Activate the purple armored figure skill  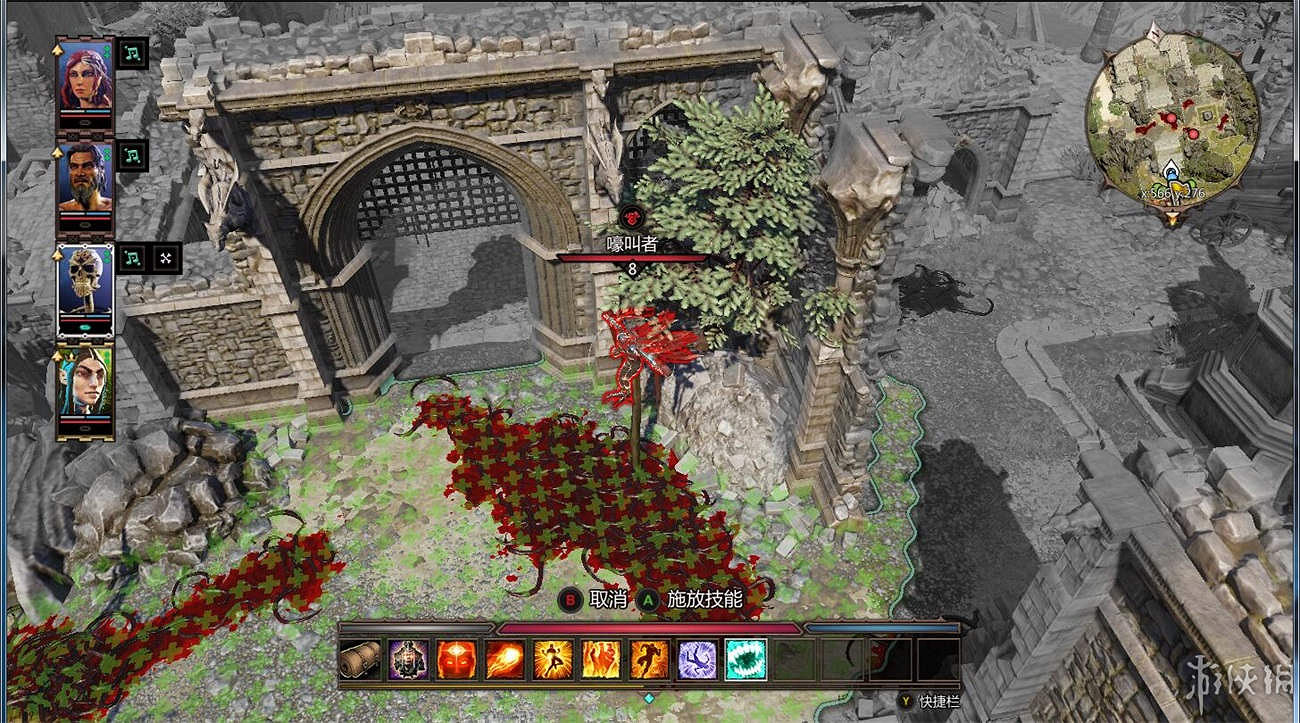[x=408, y=660]
